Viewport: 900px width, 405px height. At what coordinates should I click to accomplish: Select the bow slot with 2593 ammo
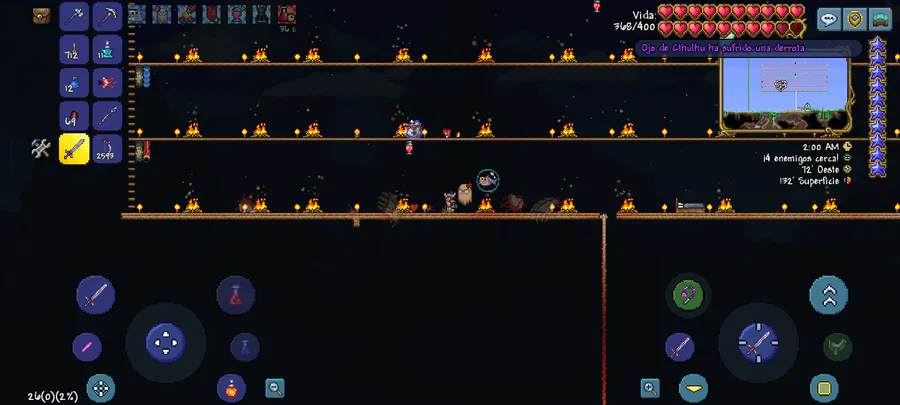click(x=108, y=149)
